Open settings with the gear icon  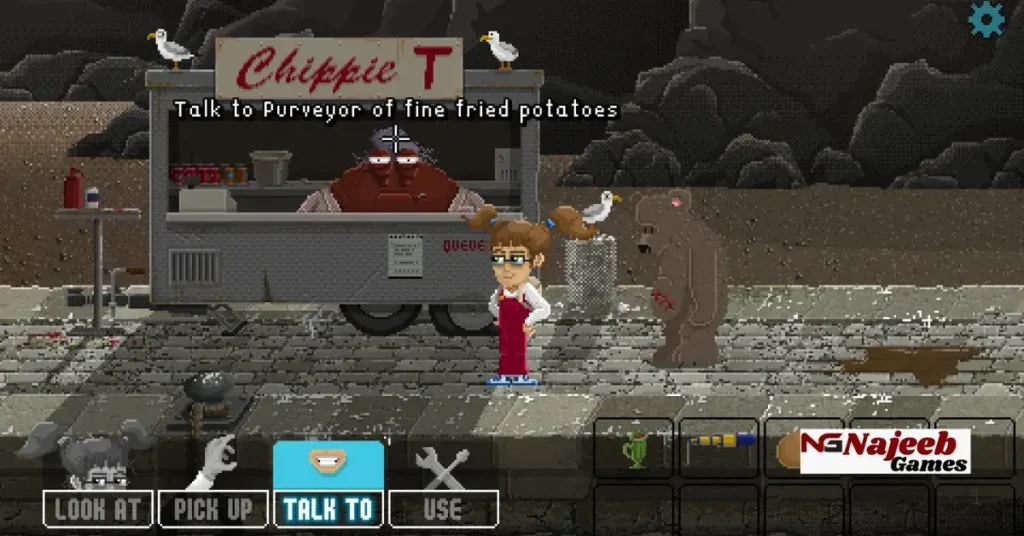(x=987, y=19)
